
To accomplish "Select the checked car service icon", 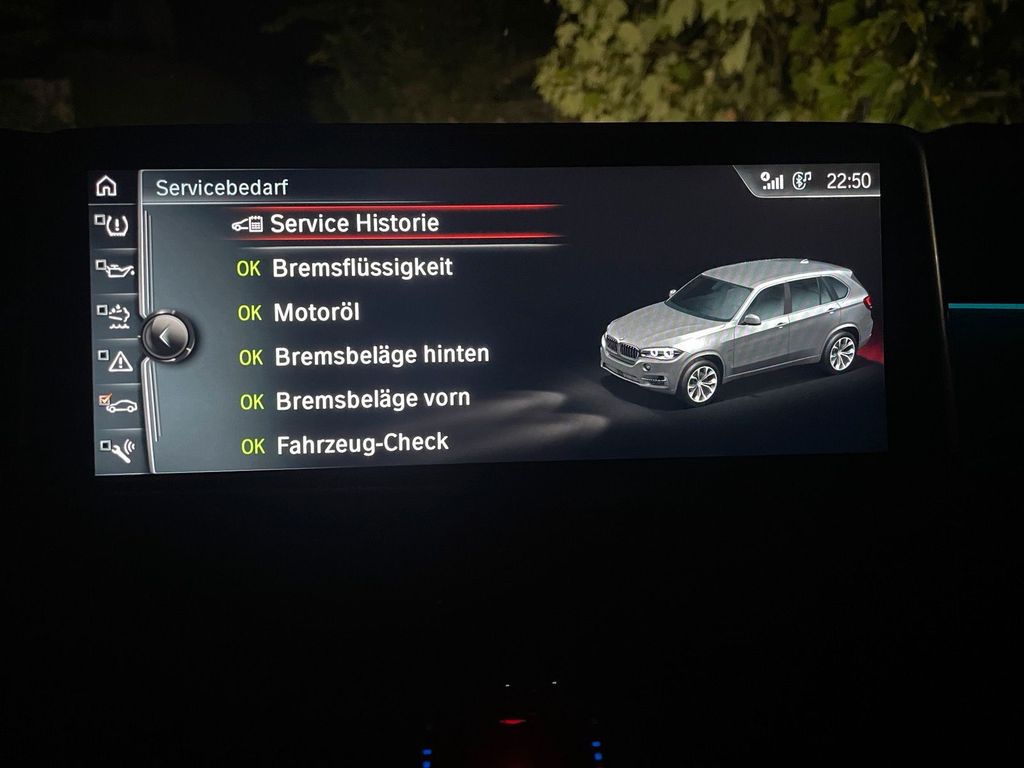I will tap(117, 404).
